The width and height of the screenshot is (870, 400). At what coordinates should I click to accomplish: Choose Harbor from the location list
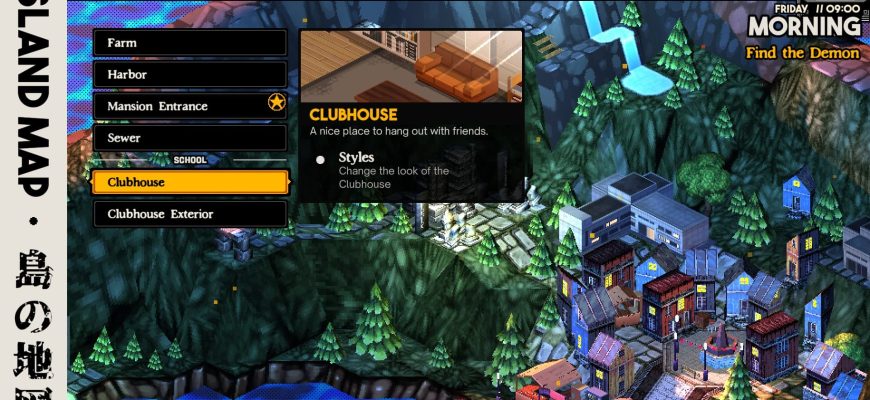coord(189,75)
